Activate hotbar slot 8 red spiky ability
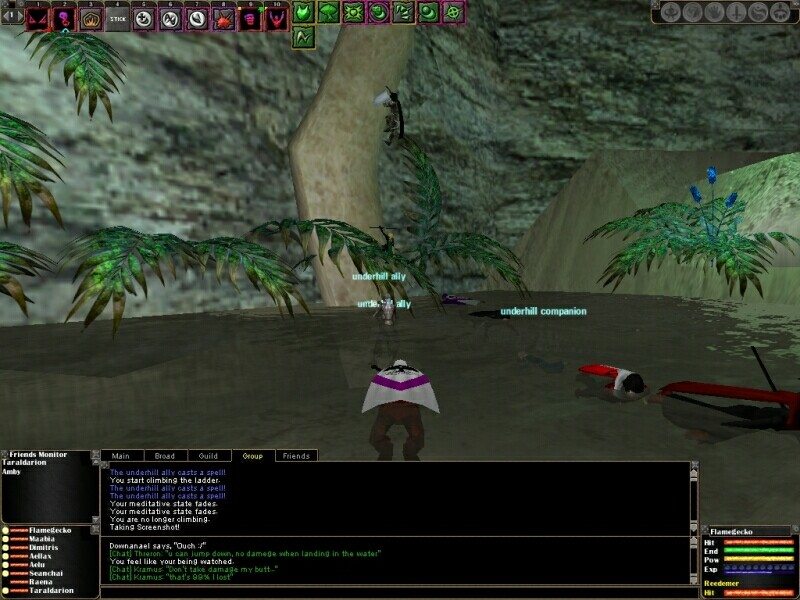The height and width of the screenshot is (600, 800). click(223, 19)
